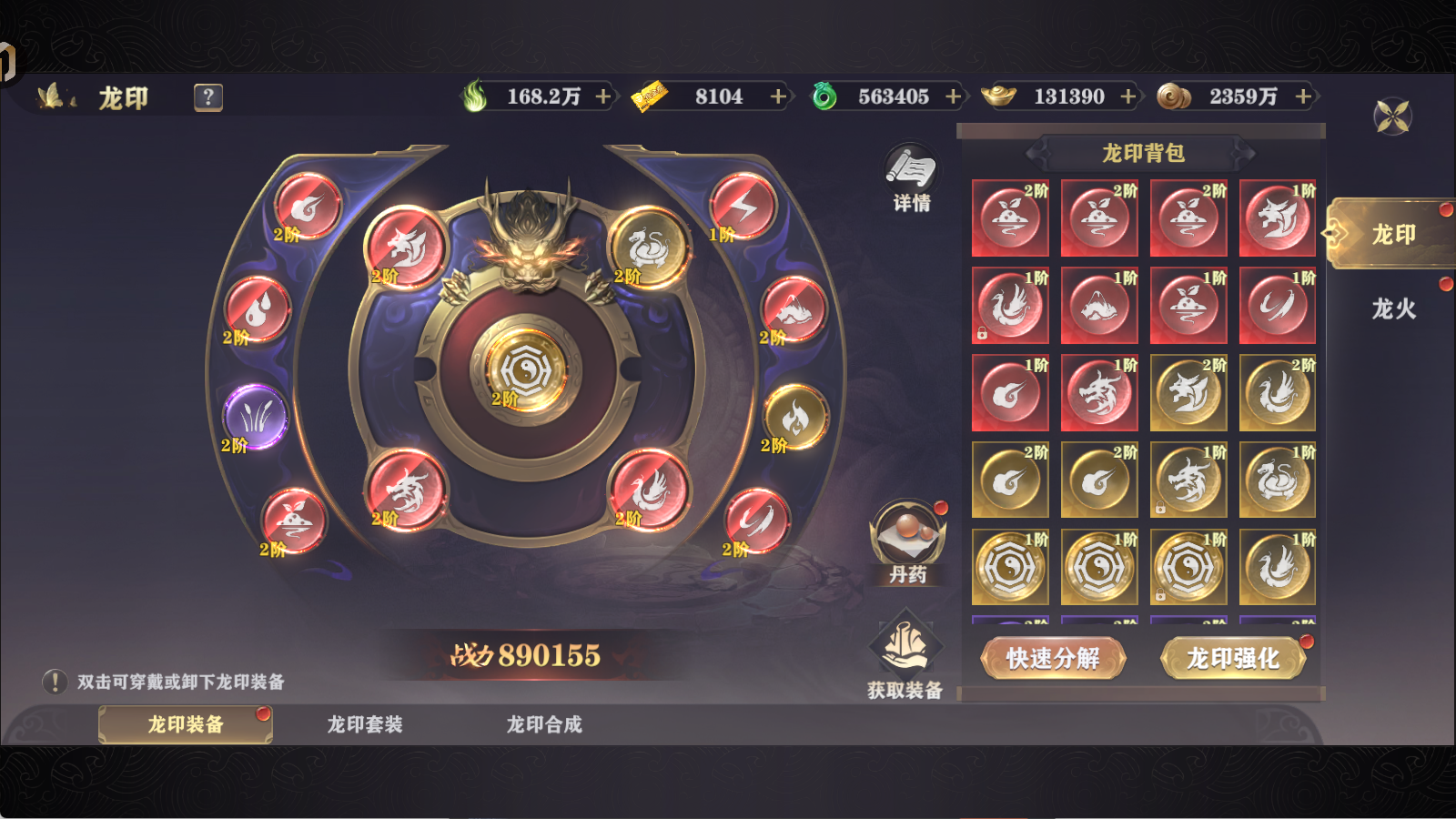The height and width of the screenshot is (819, 1456).
Task: Click the green flame currency icon
Action: click(477, 96)
